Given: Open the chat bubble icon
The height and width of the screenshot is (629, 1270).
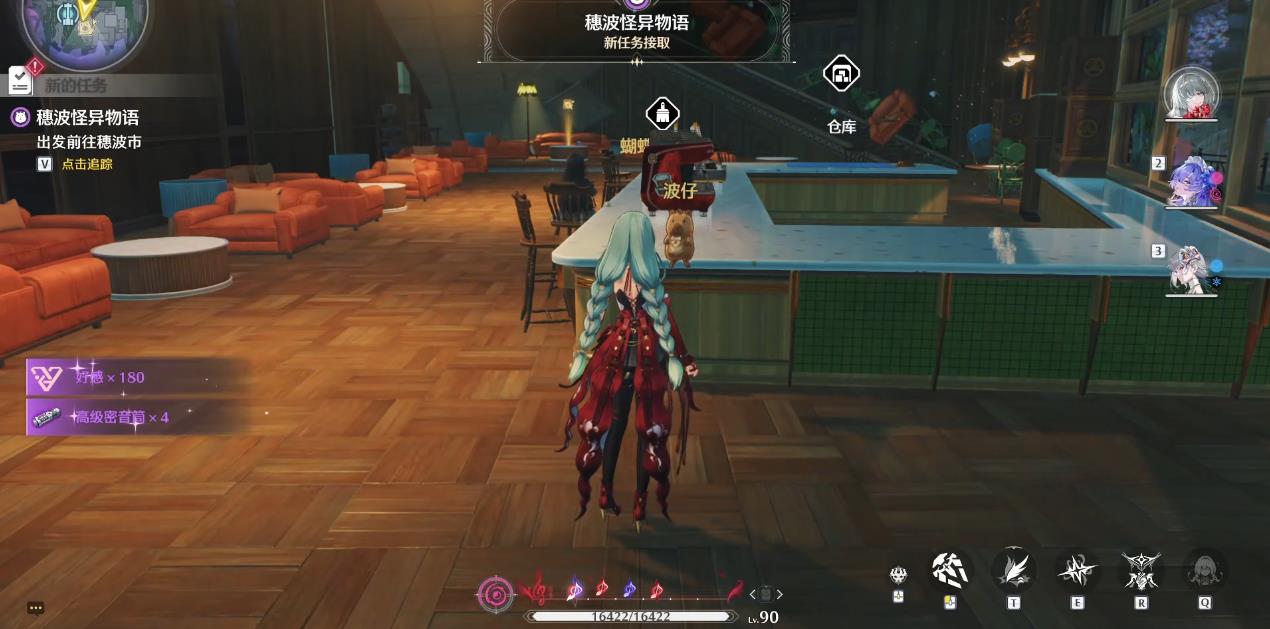Looking at the screenshot, I should coord(36,607).
